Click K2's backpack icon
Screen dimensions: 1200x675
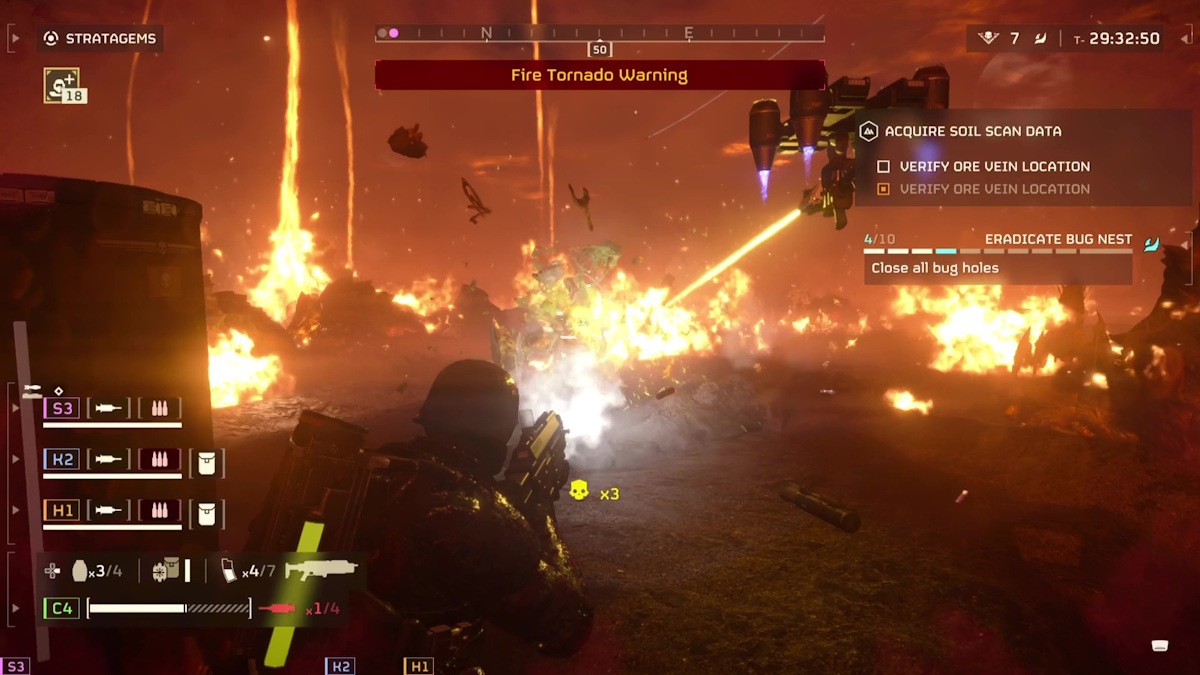tap(207, 461)
